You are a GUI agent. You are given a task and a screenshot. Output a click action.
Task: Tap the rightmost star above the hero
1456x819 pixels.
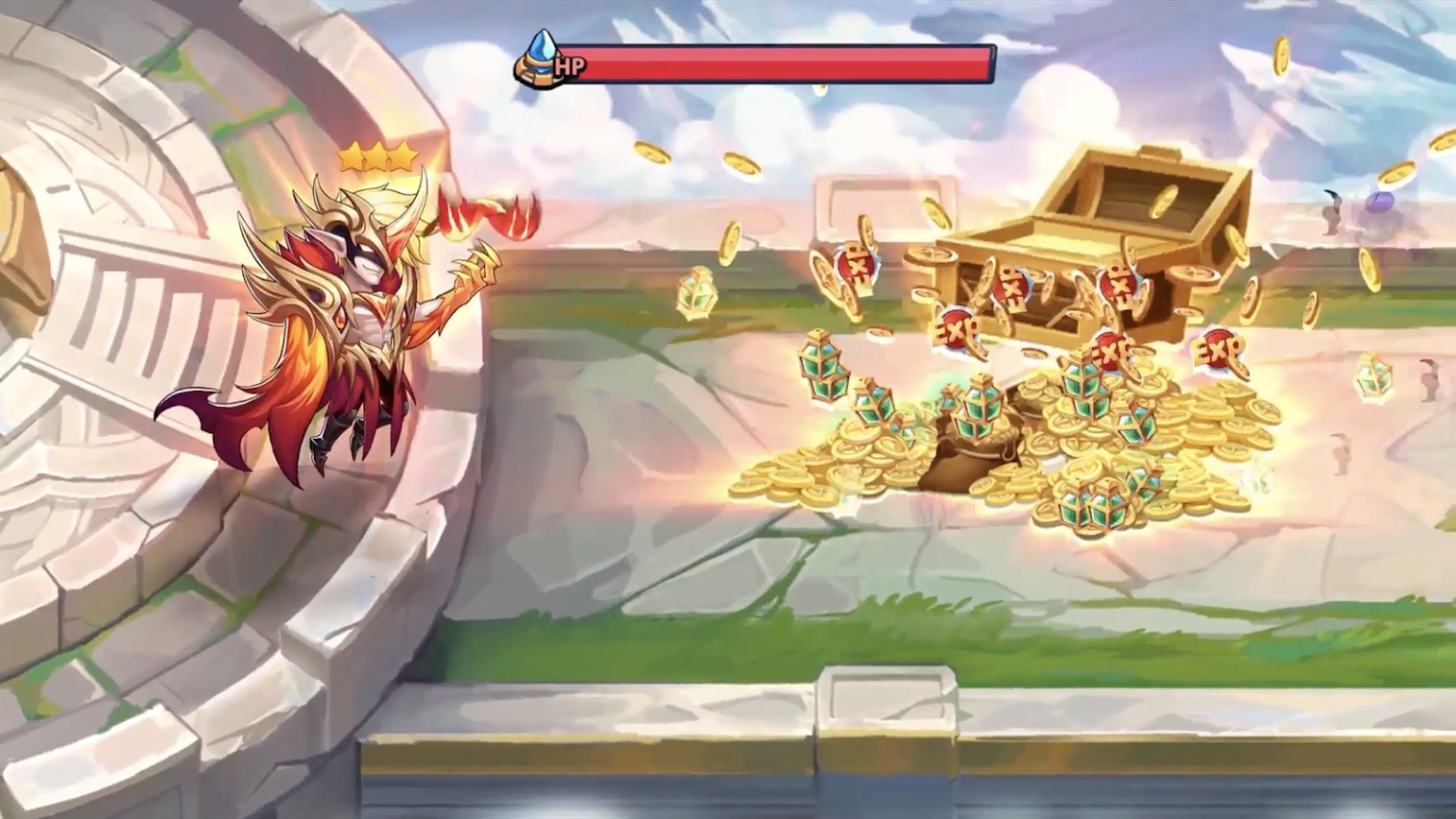tap(402, 156)
